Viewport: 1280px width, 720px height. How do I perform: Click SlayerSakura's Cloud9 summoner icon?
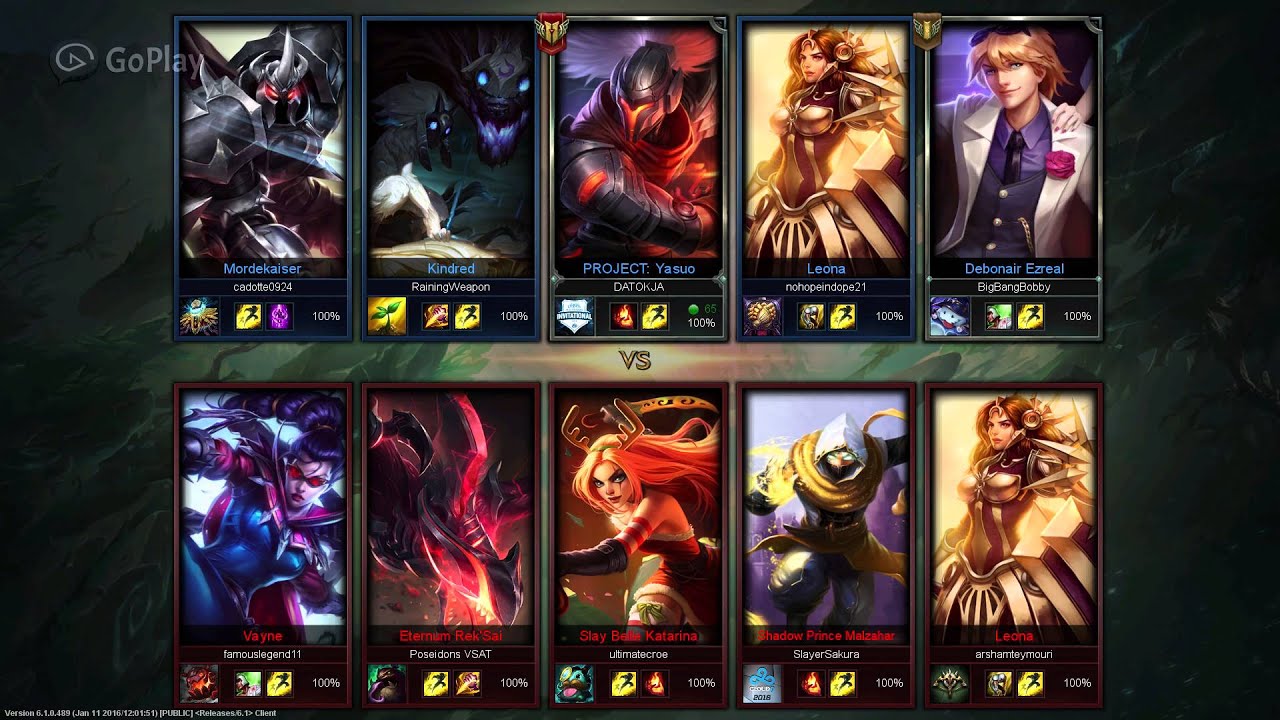pyautogui.click(x=762, y=683)
